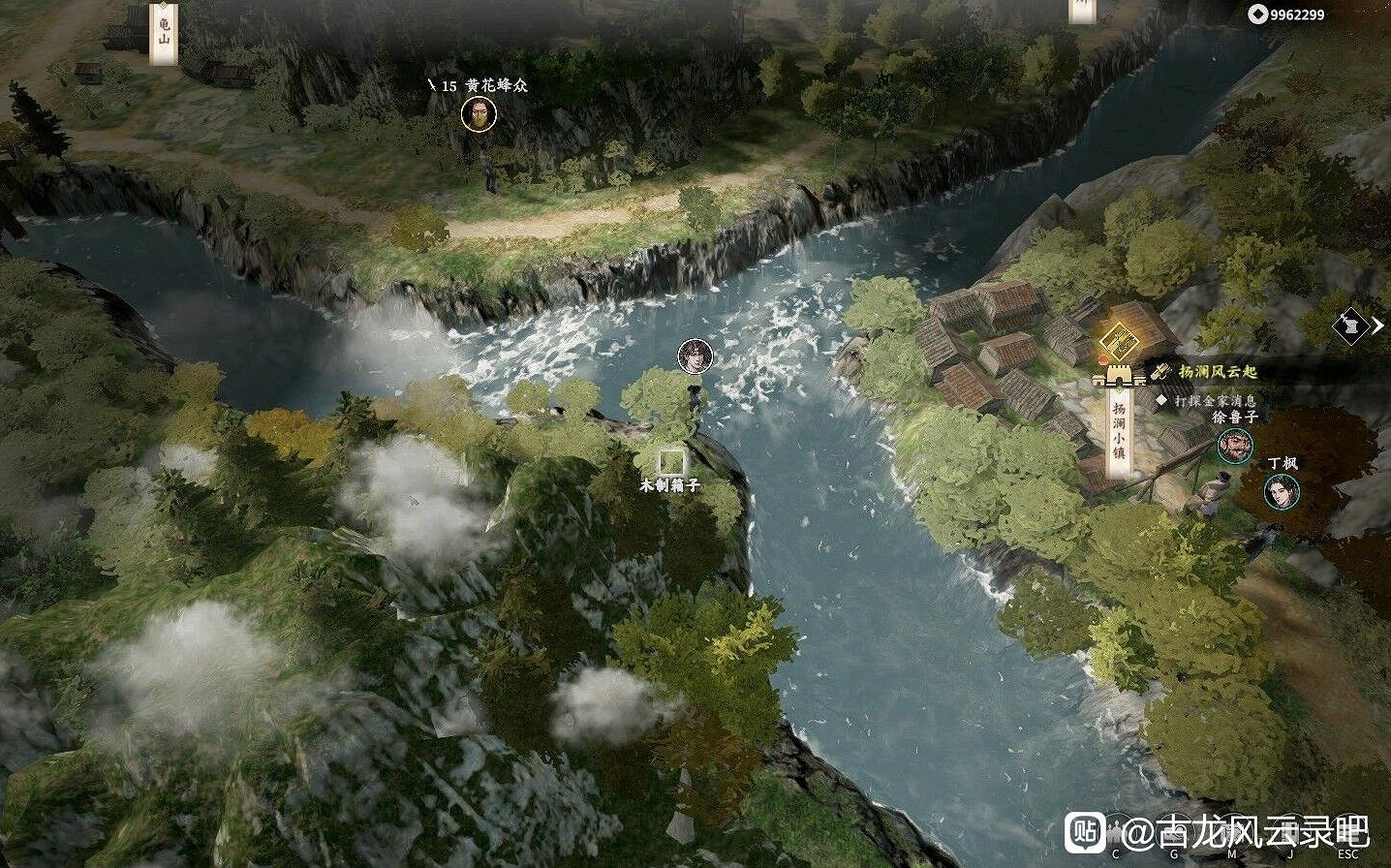
Task: Select the player character portrait on the river
Action: [x=694, y=356]
